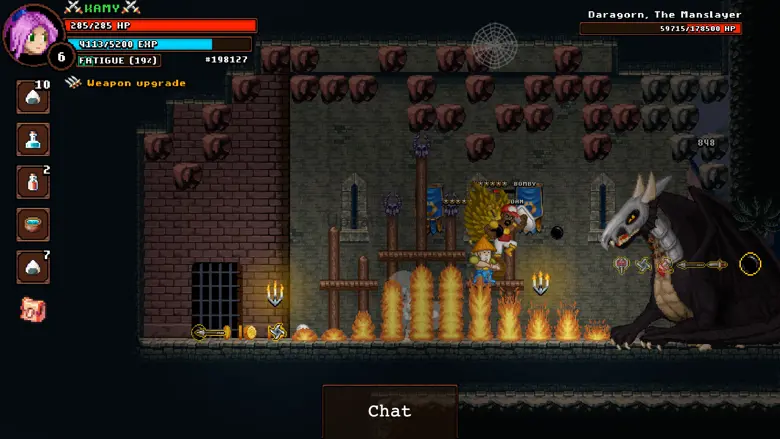Screen dimensions: 780x439
Task: Open the Chat panel
Action: pos(389,411)
